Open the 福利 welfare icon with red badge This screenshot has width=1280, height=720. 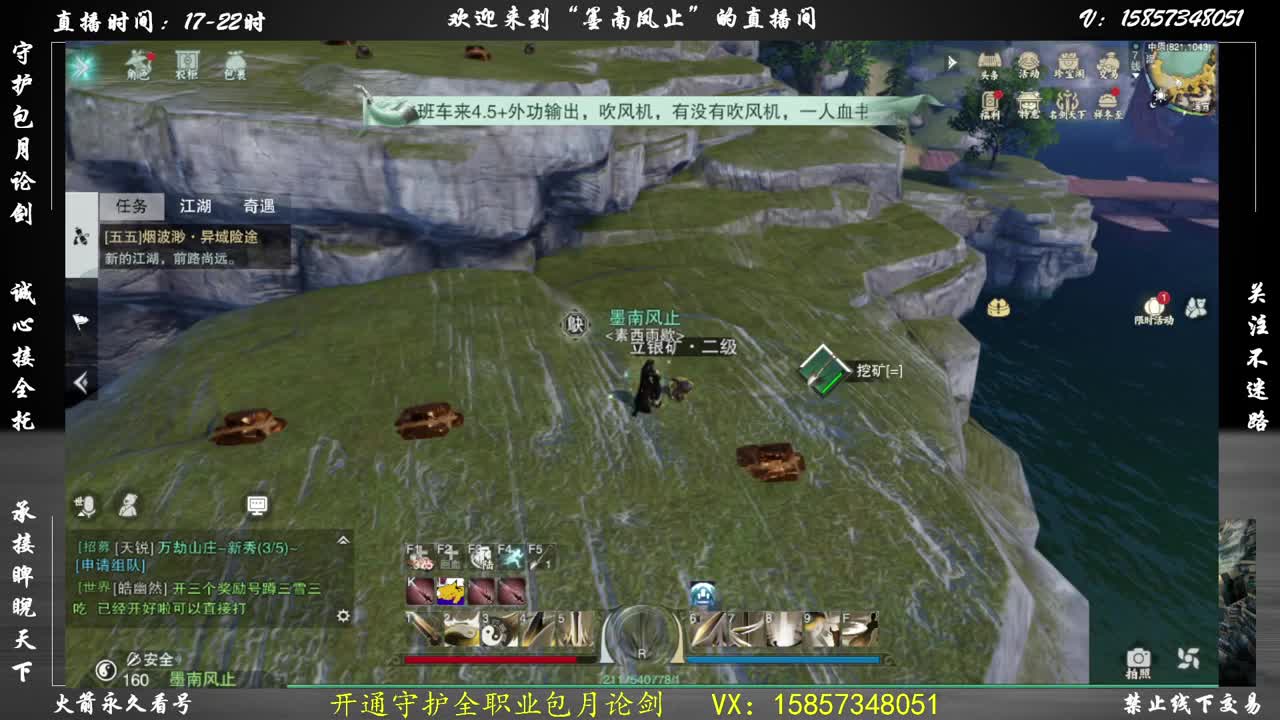tap(990, 102)
